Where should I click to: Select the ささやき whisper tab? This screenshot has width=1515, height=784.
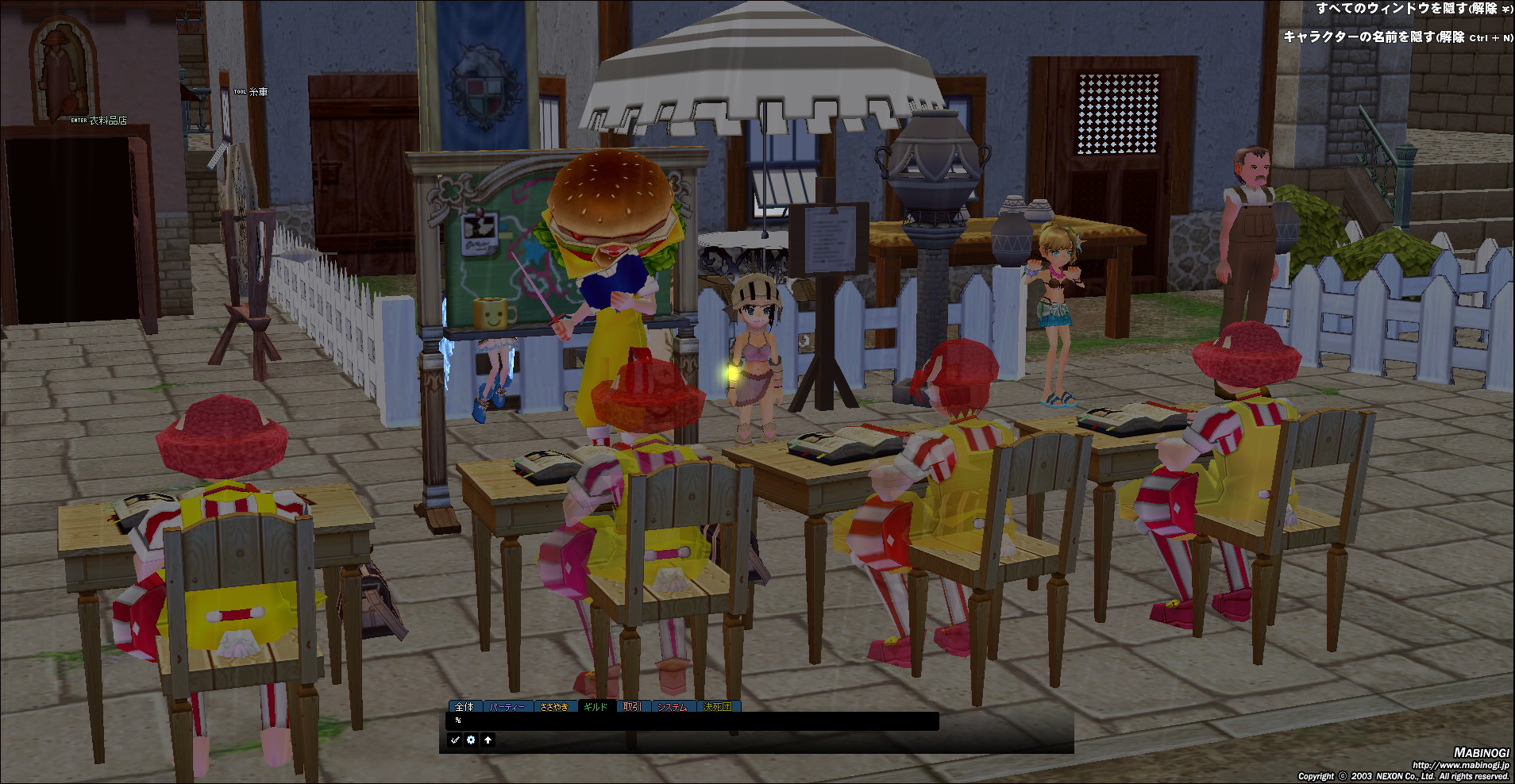(x=553, y=706)
